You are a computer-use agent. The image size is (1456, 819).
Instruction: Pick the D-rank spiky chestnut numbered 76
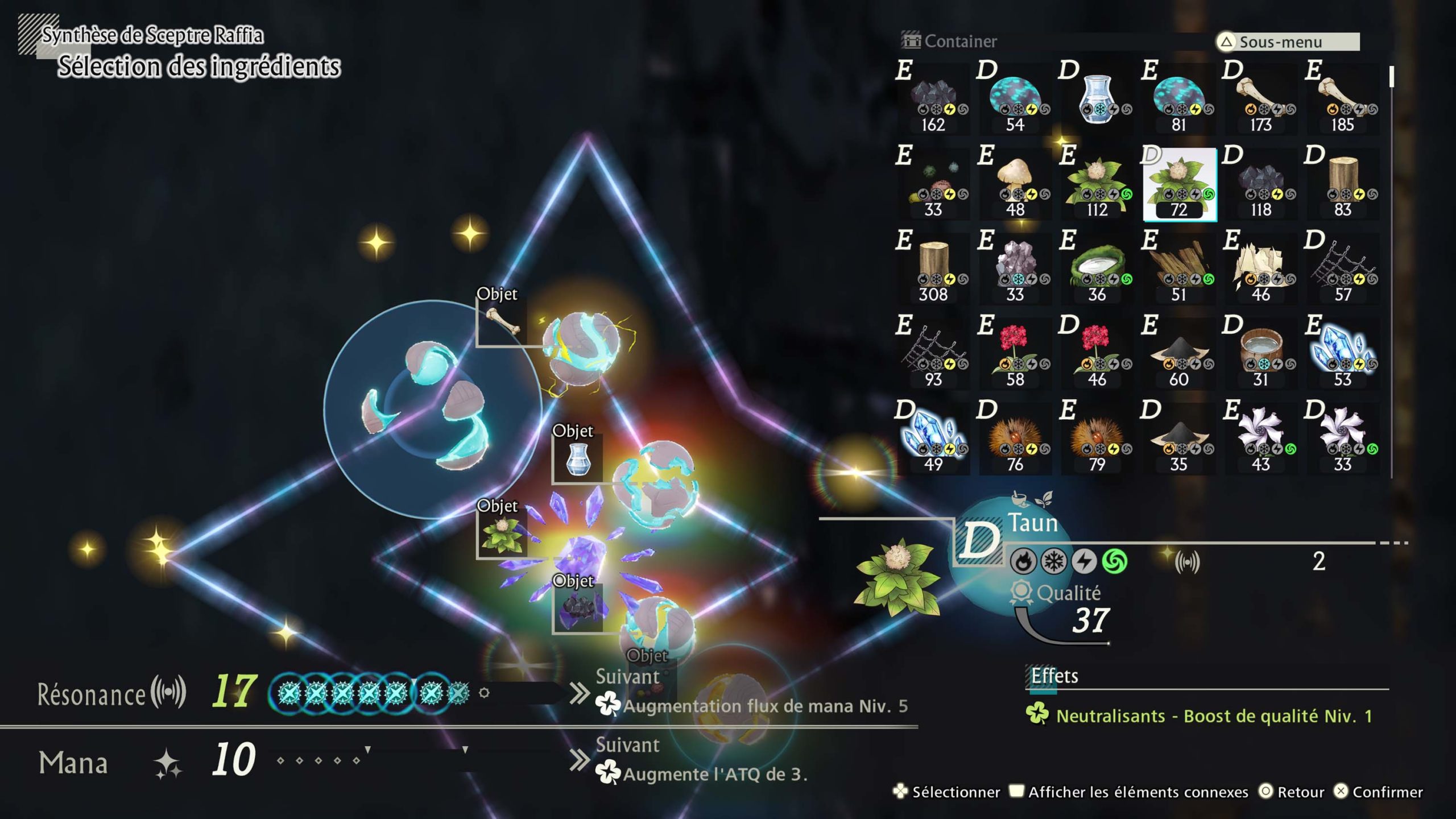1015,439
